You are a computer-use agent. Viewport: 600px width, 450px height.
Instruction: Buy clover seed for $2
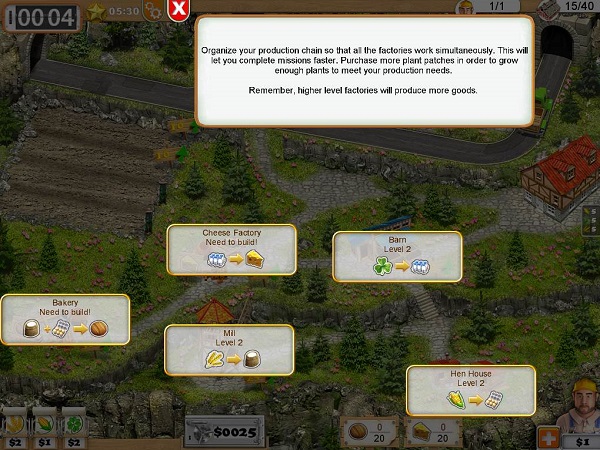(x=75, y=427)
